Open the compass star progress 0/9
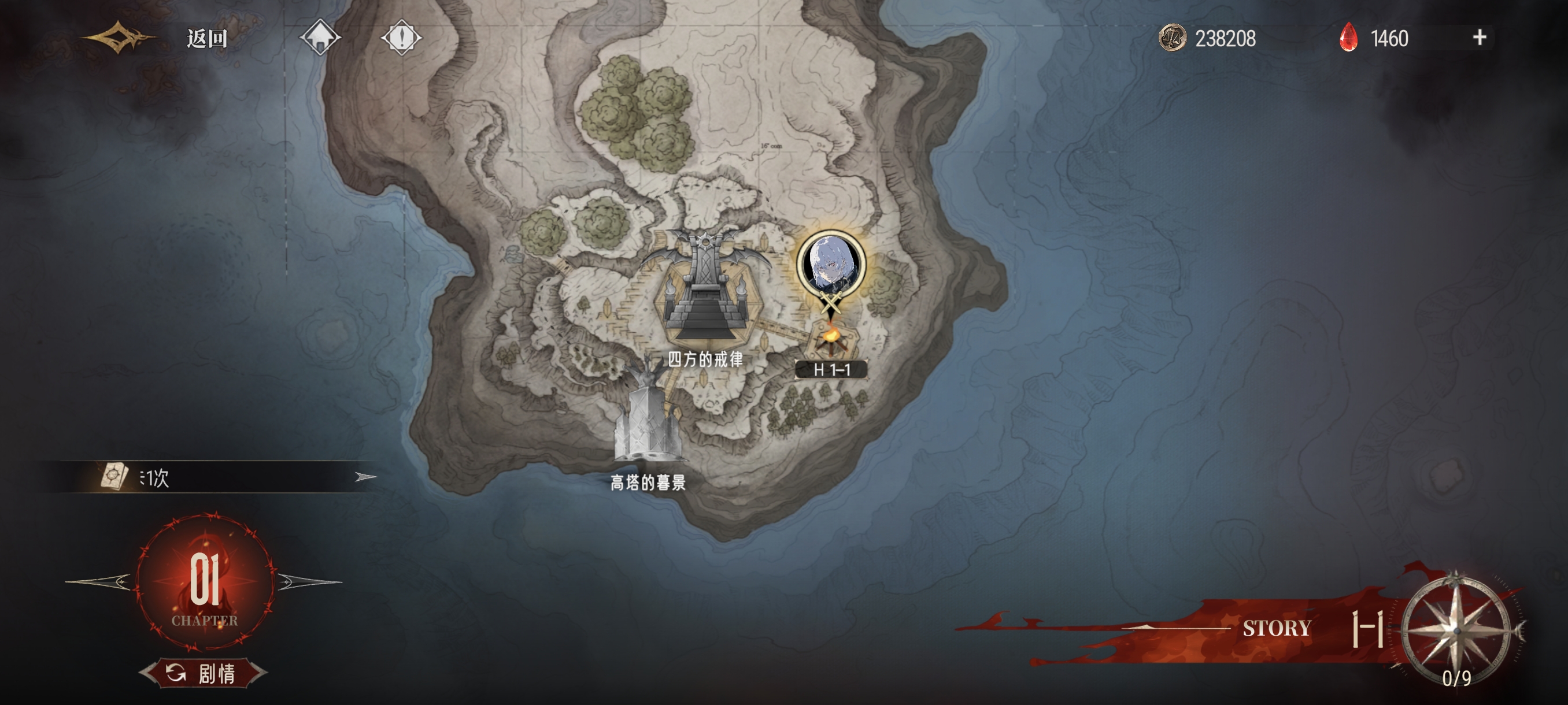The image size is (1568, 705). [1456, 632]
